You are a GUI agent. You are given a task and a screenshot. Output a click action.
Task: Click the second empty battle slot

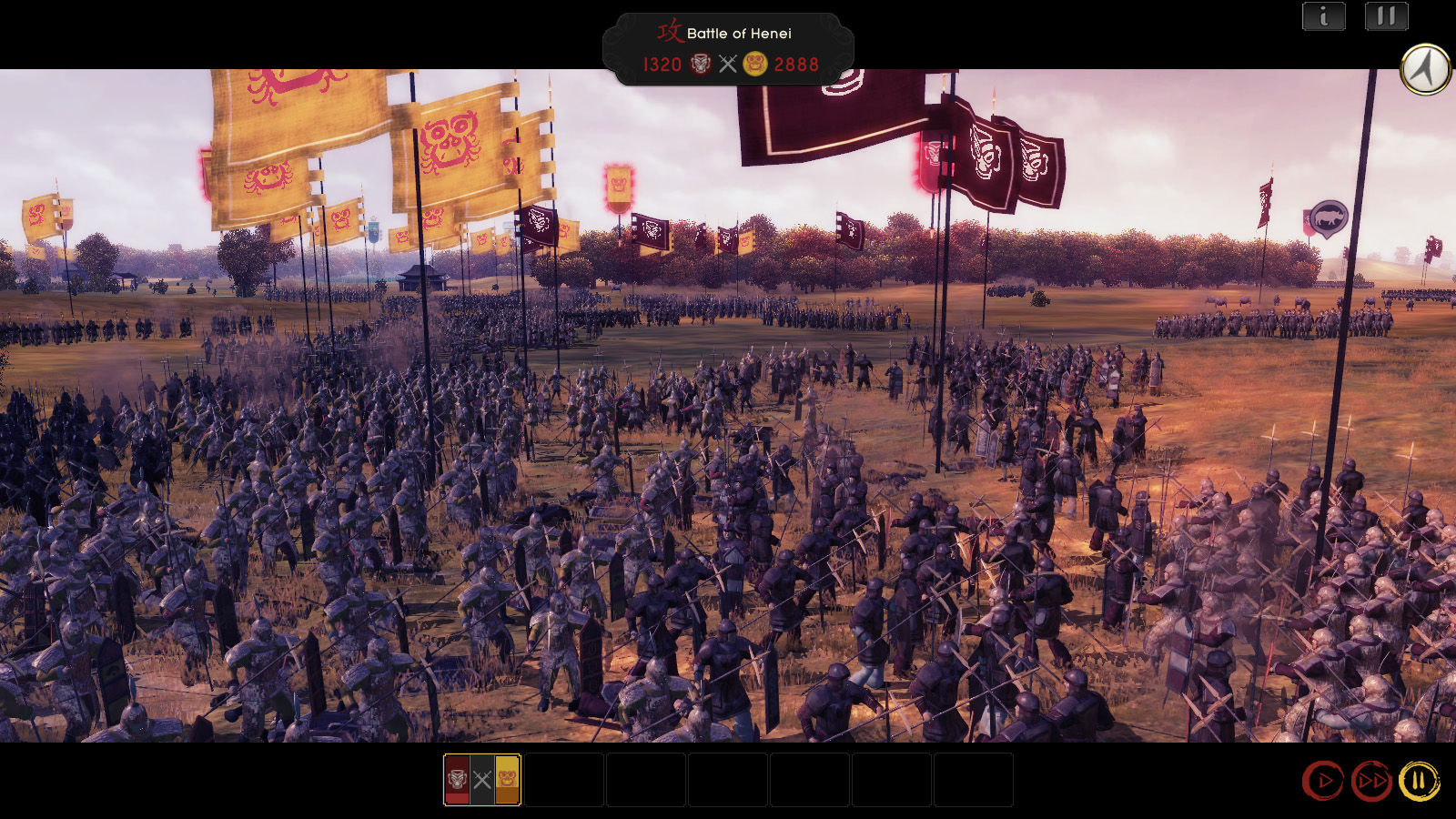click(564, 780)
